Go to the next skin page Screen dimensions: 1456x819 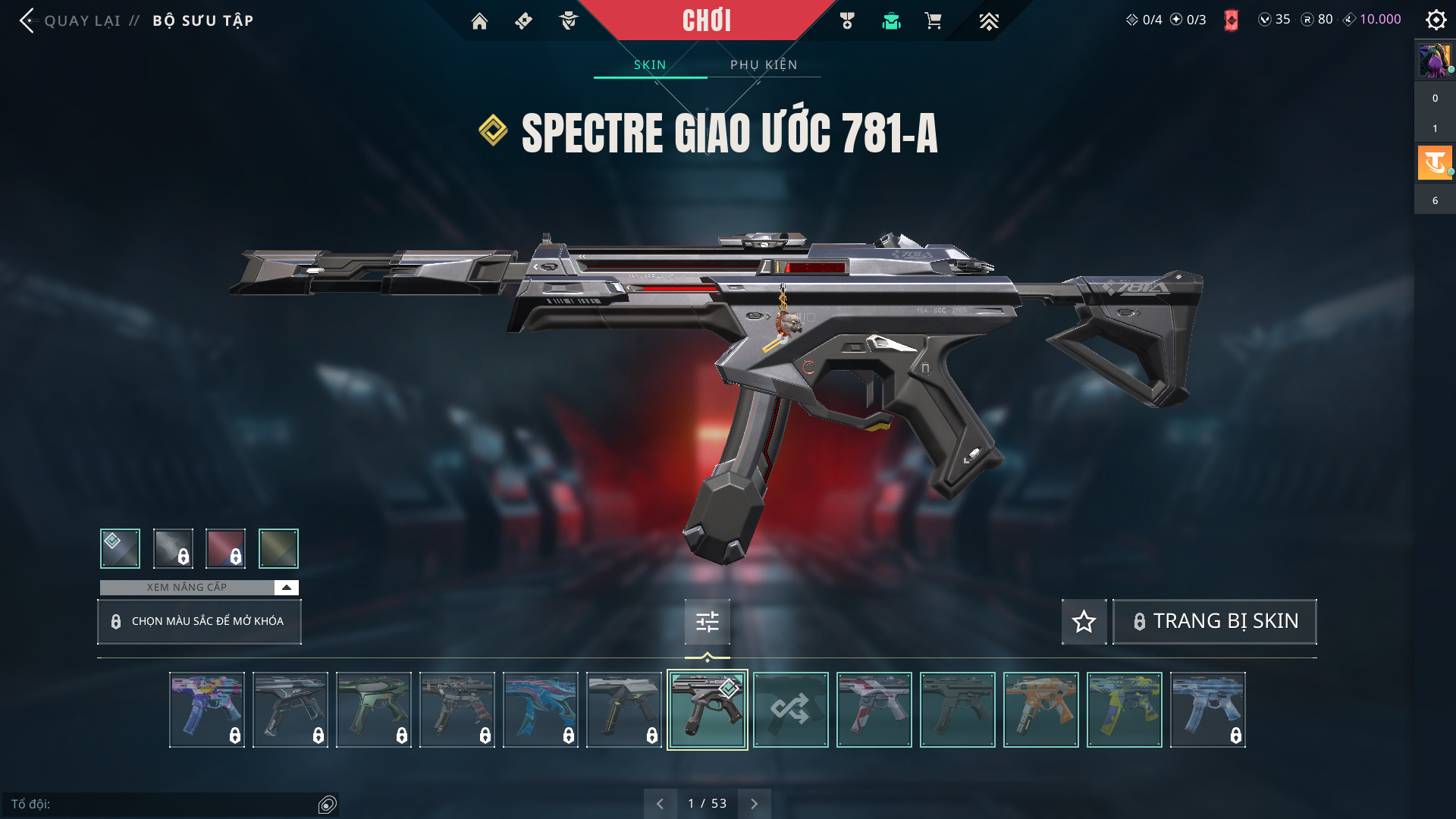[x=754, y=804]
